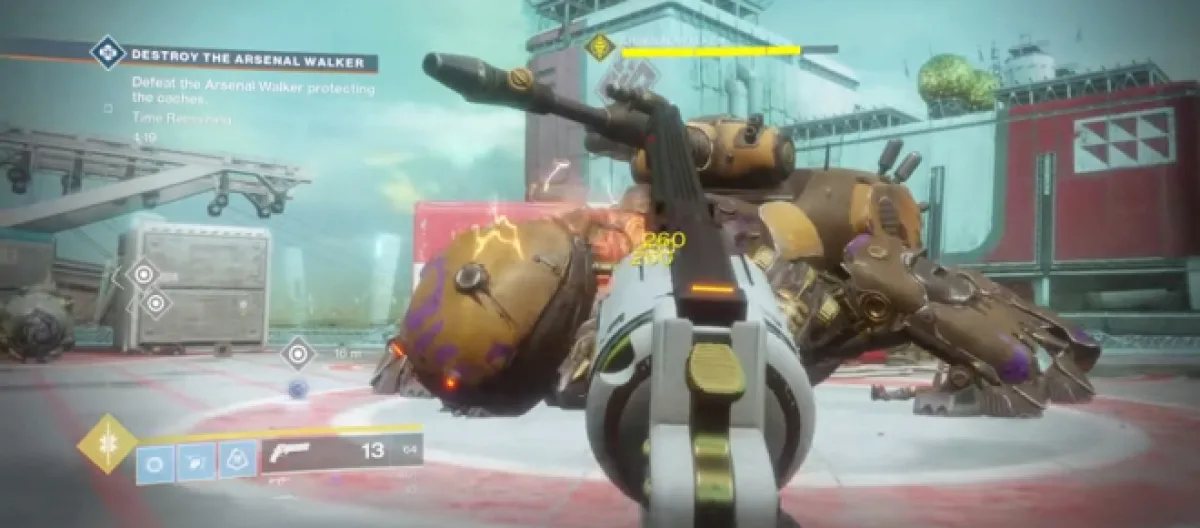Select the equipped hand cannon weapon slot
Viewport: 1200px width, 528px height.
tap(342, 452)
